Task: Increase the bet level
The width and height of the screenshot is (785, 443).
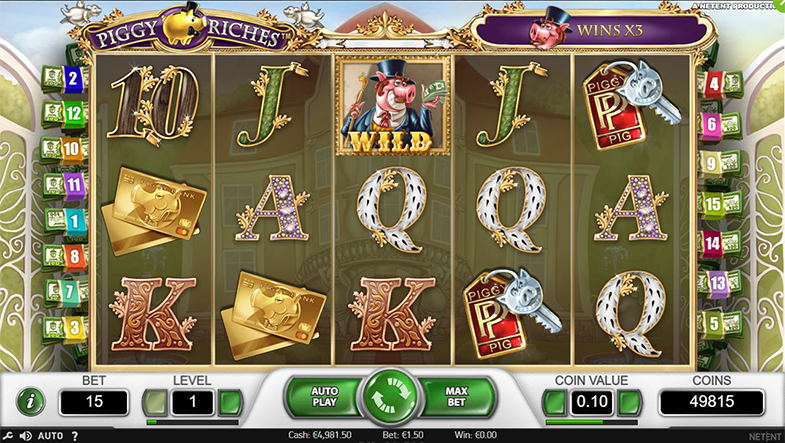Action: coord(231,403)
